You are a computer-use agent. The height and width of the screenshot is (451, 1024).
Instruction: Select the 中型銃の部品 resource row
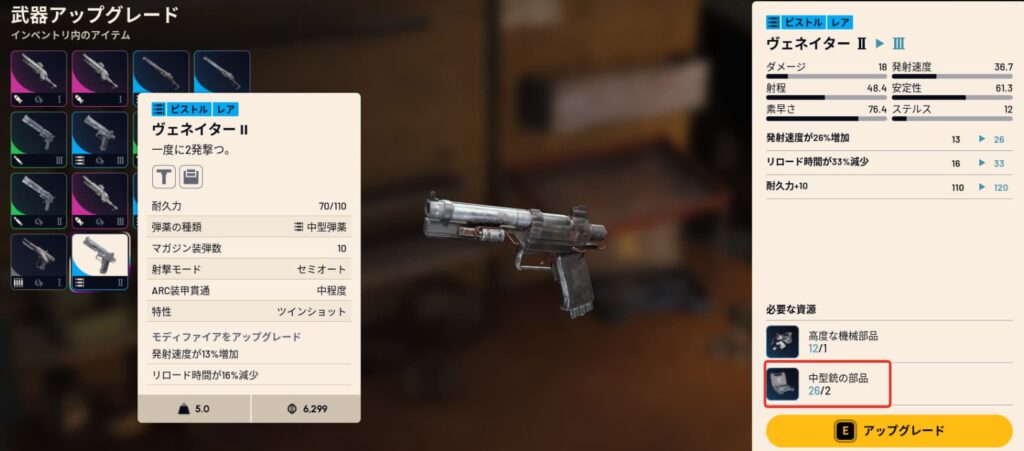pos(828,384)
